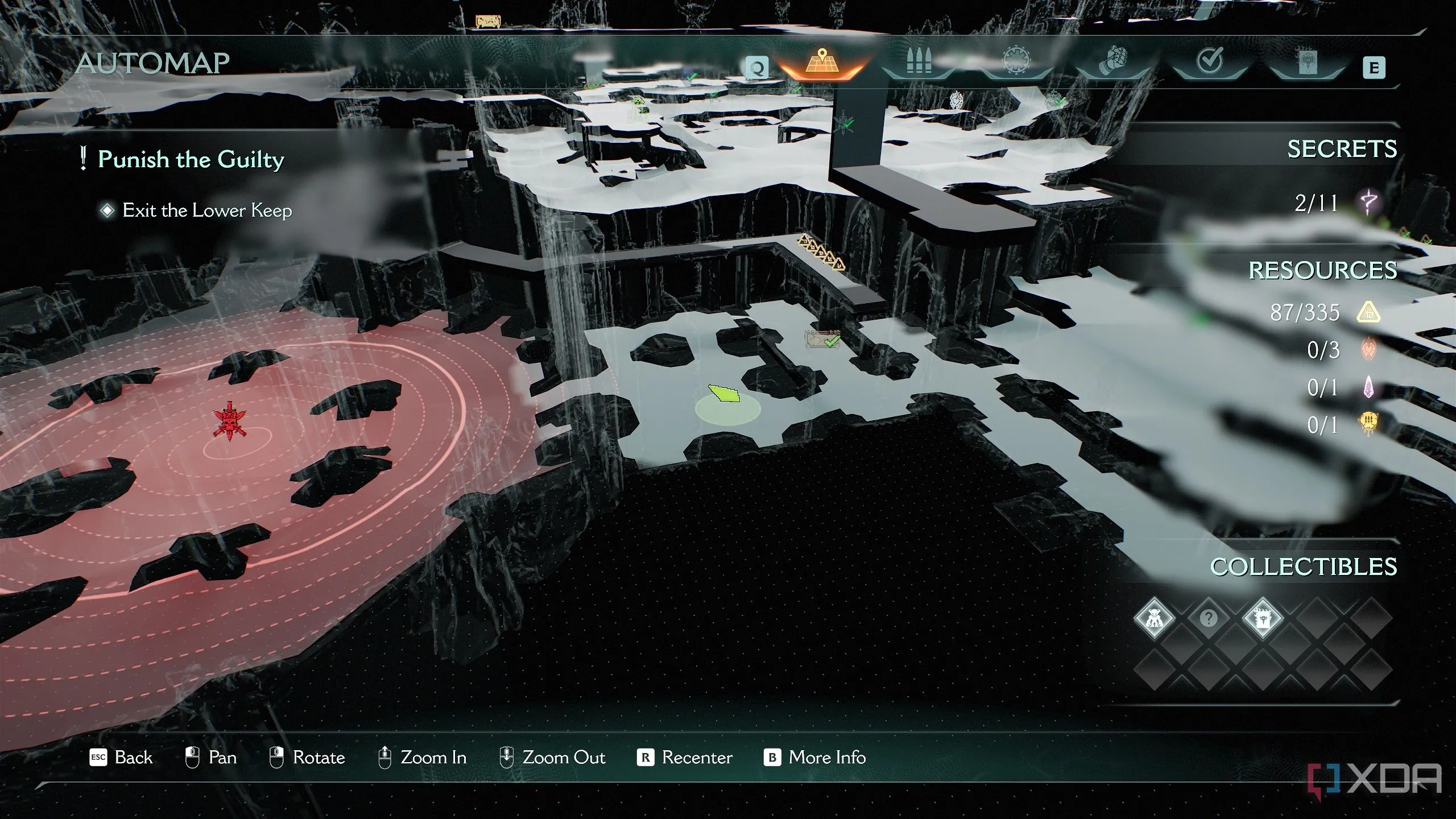This screenshot has height=819, width=1456.
Task: Select the Punish the Guilty objective
Action: tap(191, 159)
